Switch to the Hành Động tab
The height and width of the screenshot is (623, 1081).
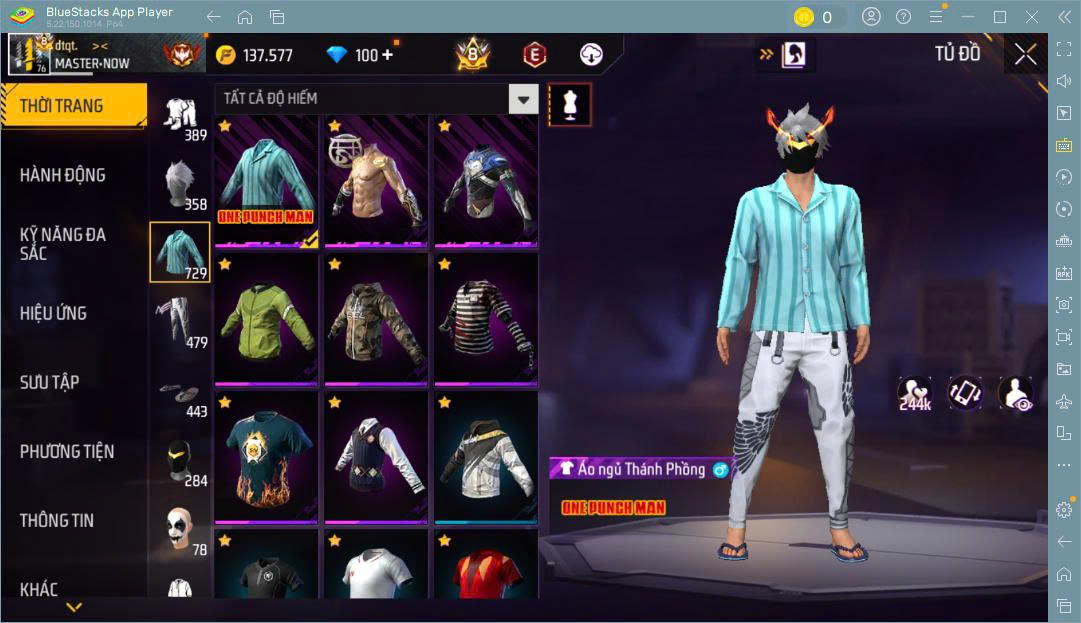(x=62, y=175)
